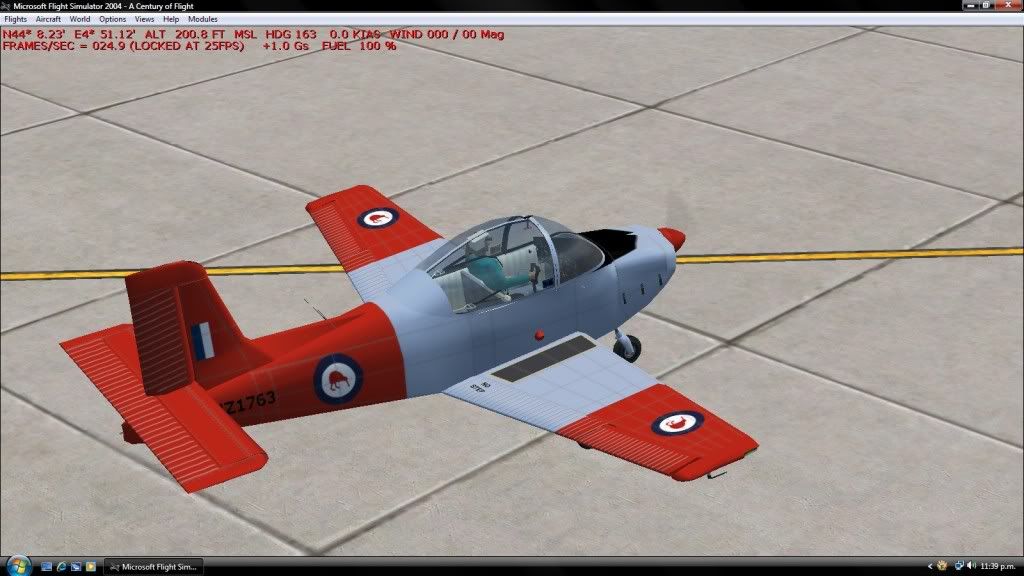Open the Views menu
The width and height of the screenshot is (1024, 576).
pyautogui.click(x=144, y=19)
